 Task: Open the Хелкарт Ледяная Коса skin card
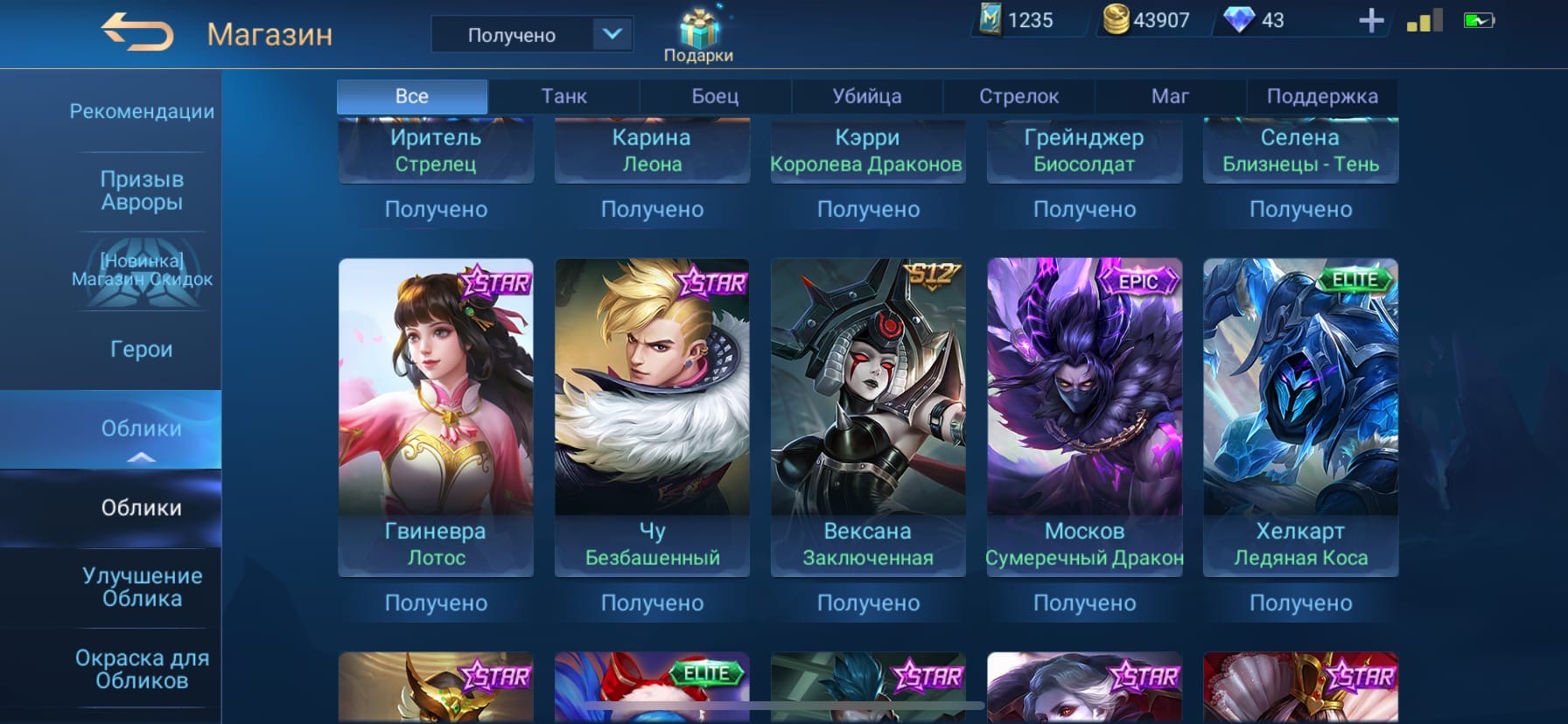[x=1300, y=416]
